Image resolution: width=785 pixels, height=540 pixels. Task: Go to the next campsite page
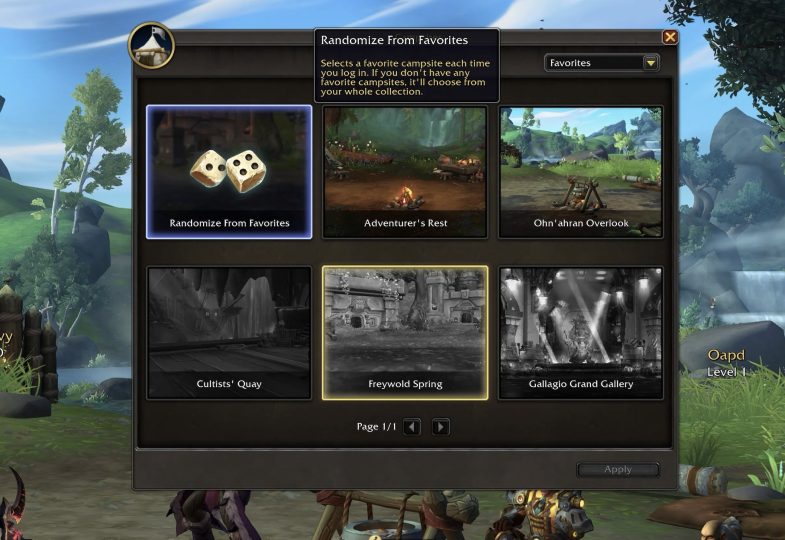click(440, 427)
